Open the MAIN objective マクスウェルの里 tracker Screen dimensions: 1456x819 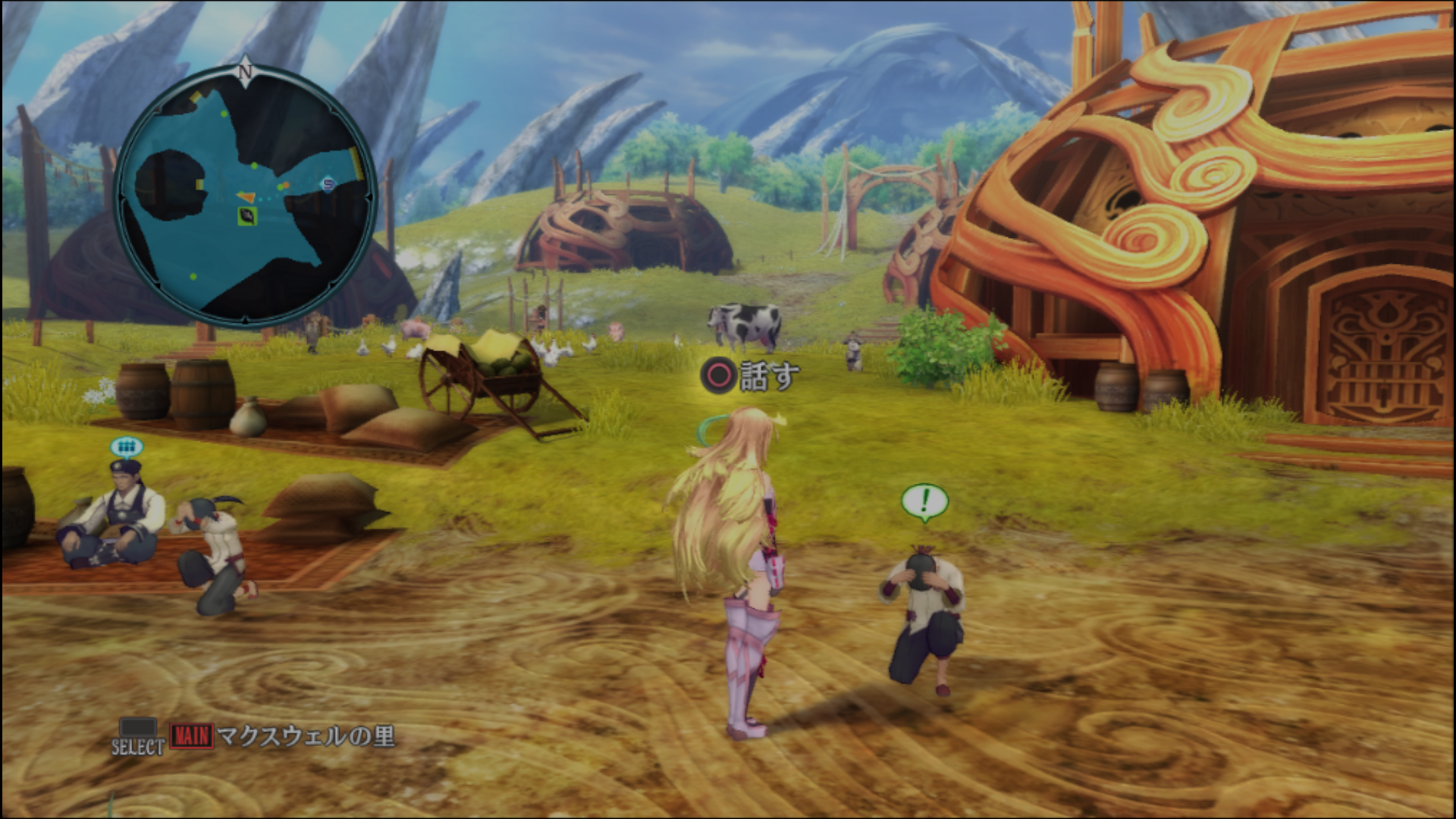tap(282, 736)
